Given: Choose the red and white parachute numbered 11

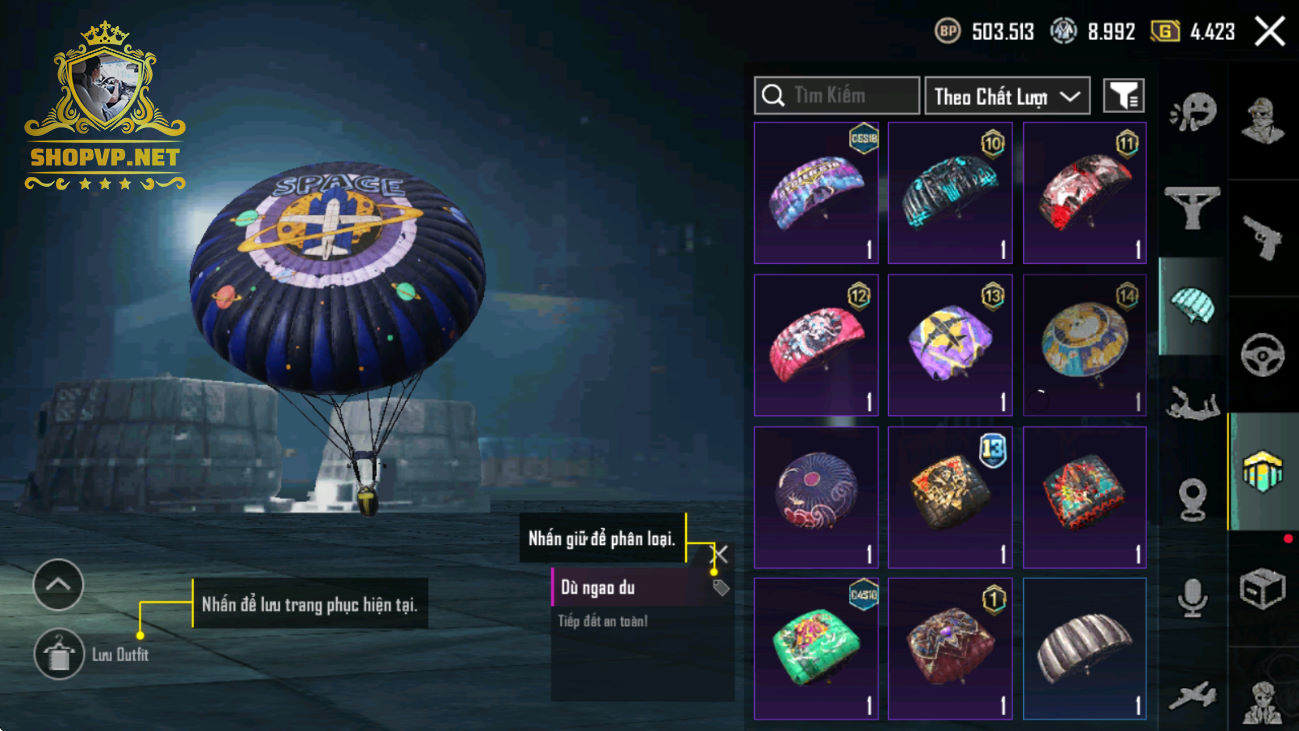Looking at the screenshot, I should point(1084,193).
